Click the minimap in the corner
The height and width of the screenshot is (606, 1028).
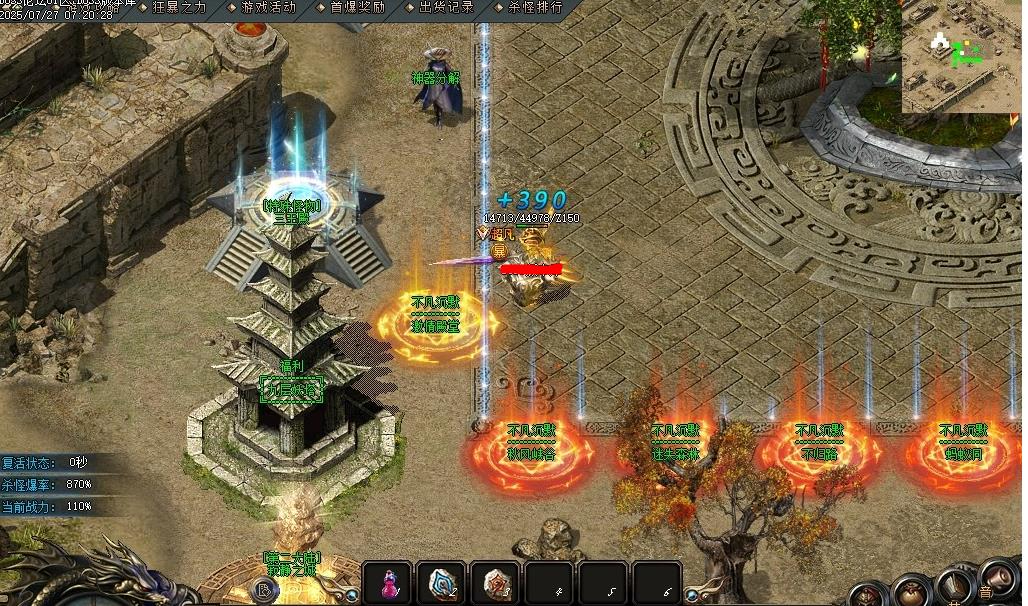pyautogui.click(x=961, y=56)
